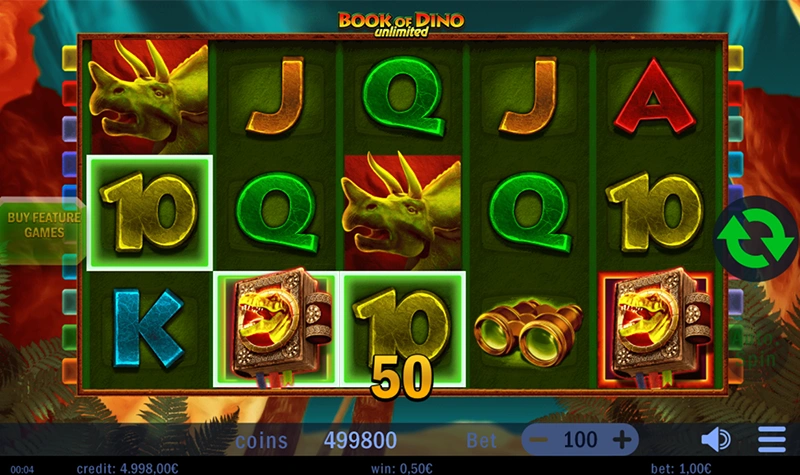Toggle sound with the speaker icon
The image size is (800, 475).
pos(715,439)
